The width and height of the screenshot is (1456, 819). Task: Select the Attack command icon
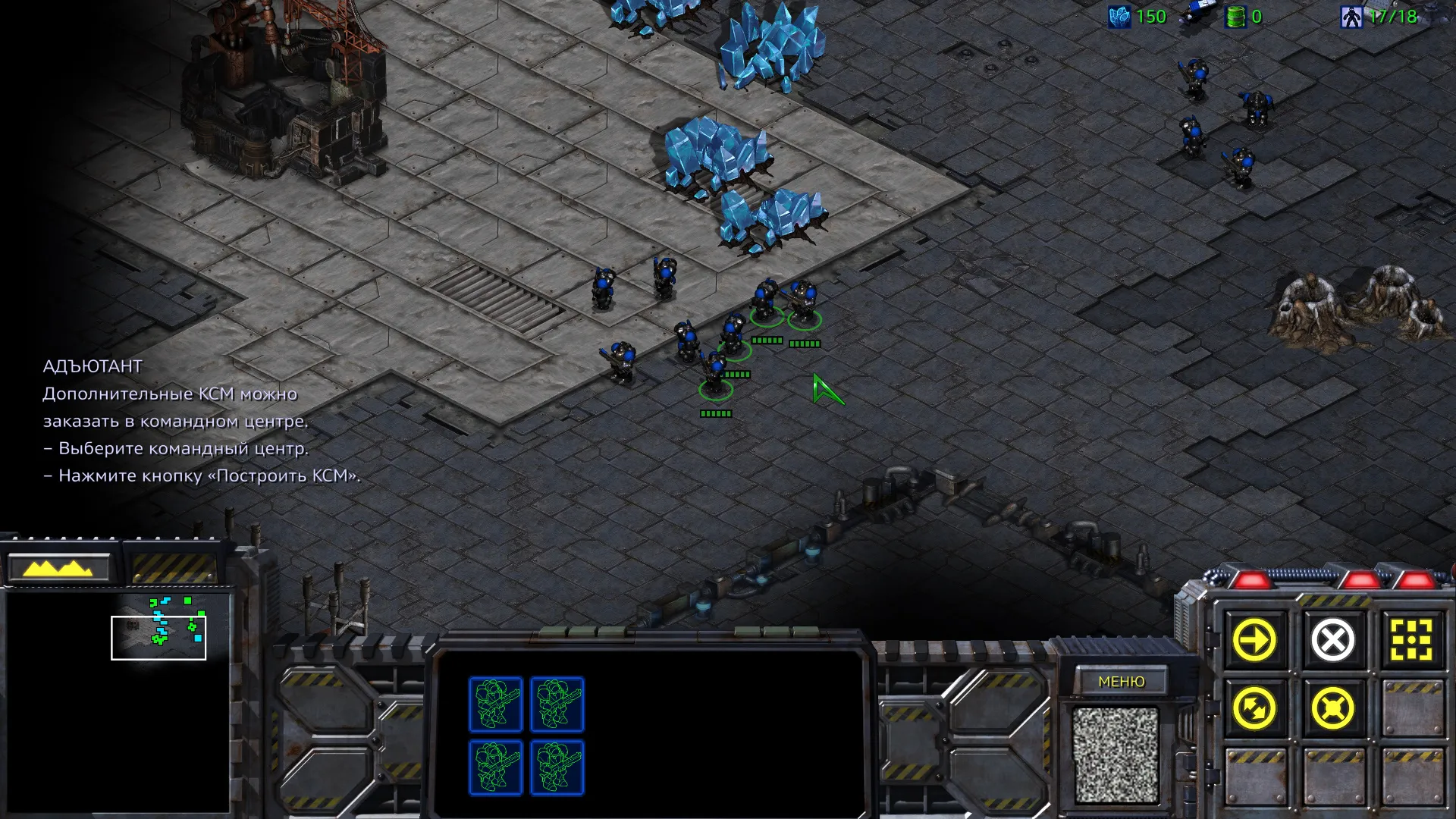point(1410,641)
